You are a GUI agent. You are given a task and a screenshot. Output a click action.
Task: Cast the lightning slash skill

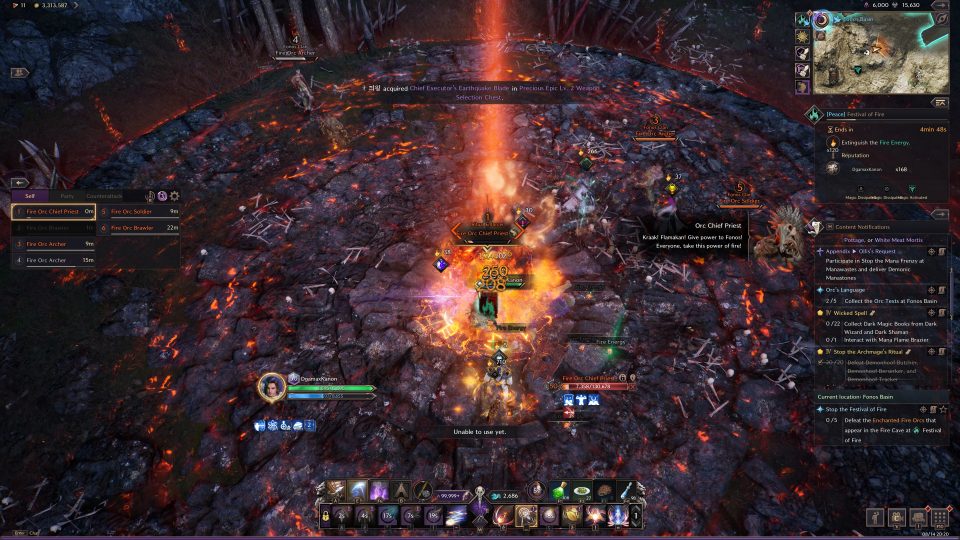pos(357,490)
